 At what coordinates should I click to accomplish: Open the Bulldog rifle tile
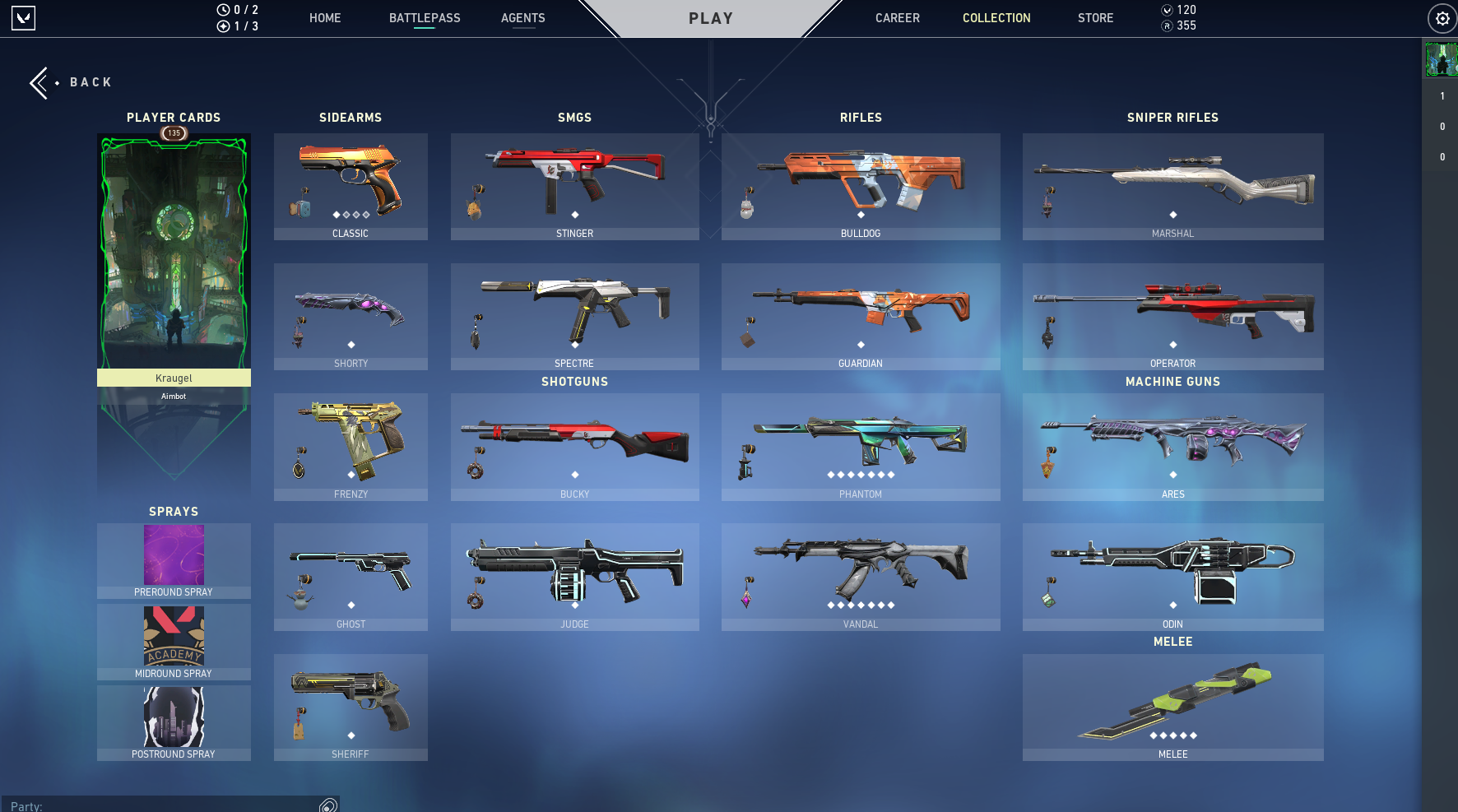861,187
